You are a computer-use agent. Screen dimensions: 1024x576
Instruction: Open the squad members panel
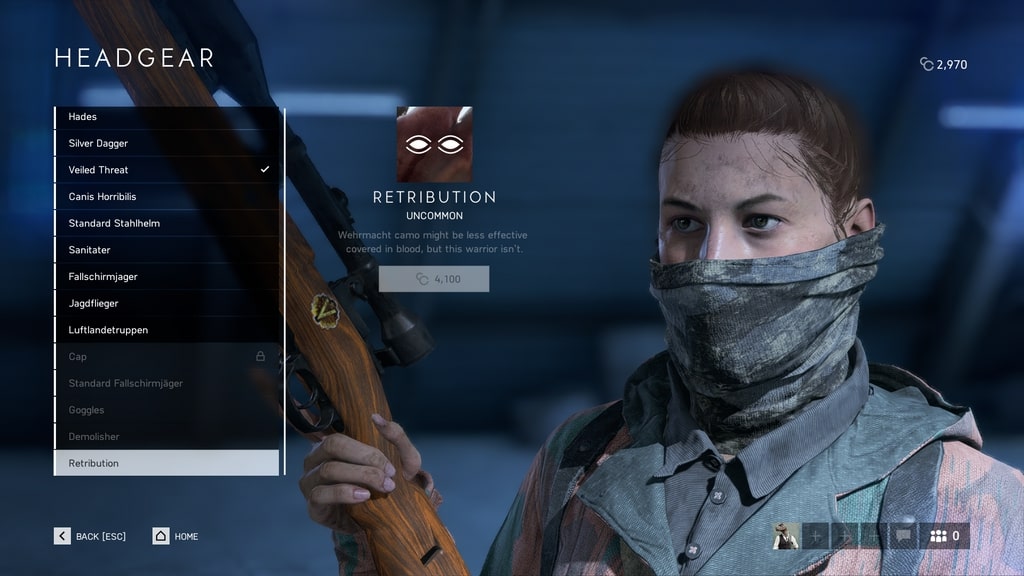(945, 536)
